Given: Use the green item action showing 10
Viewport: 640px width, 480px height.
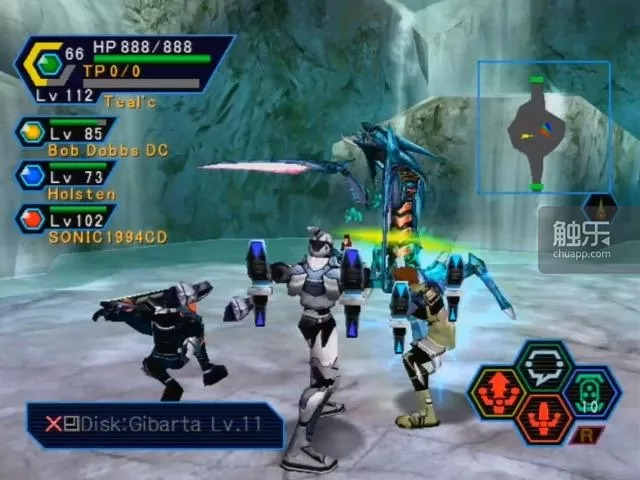Looking at the screenshot, I should click(592, 392).
